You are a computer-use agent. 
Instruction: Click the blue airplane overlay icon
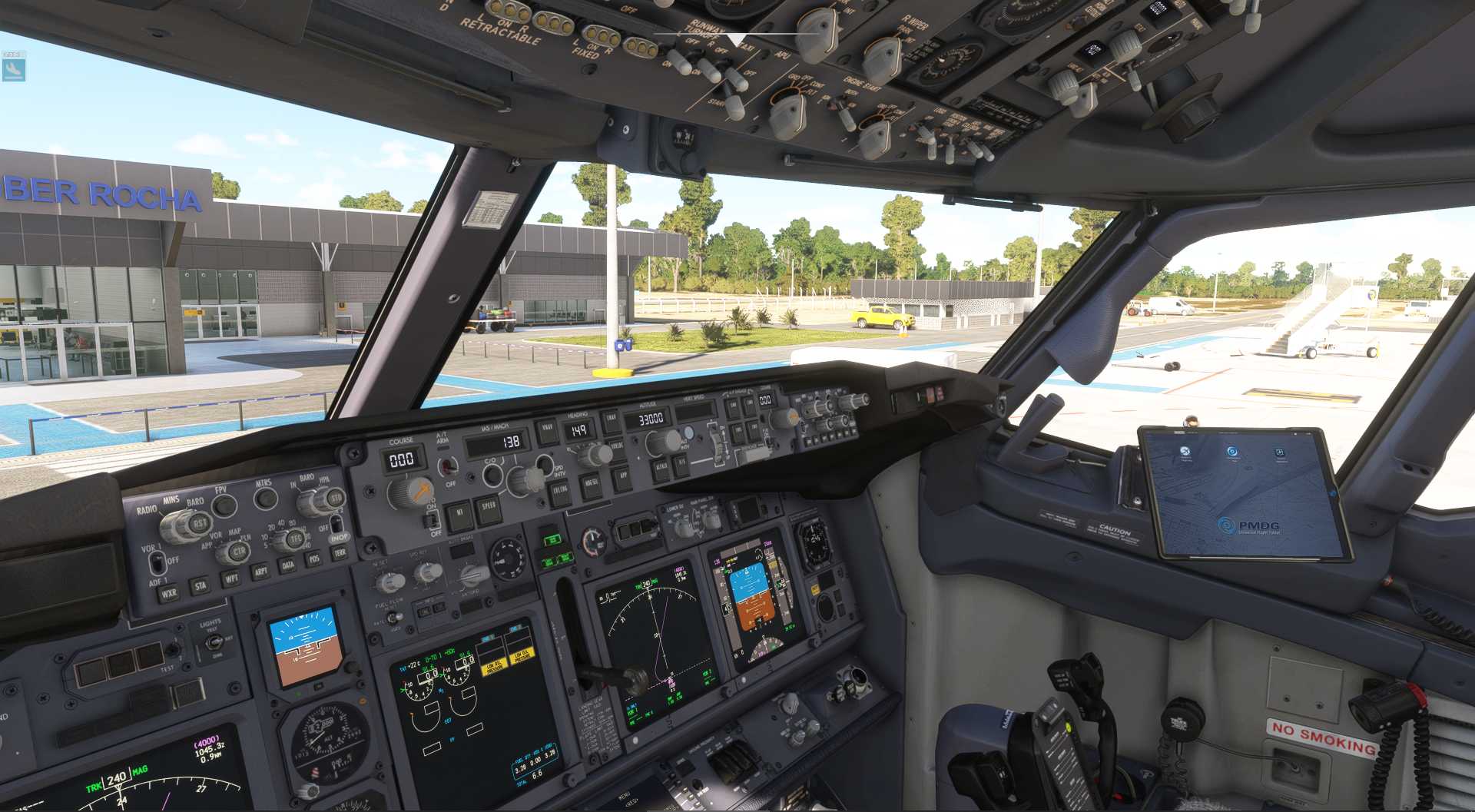point(13,70)
